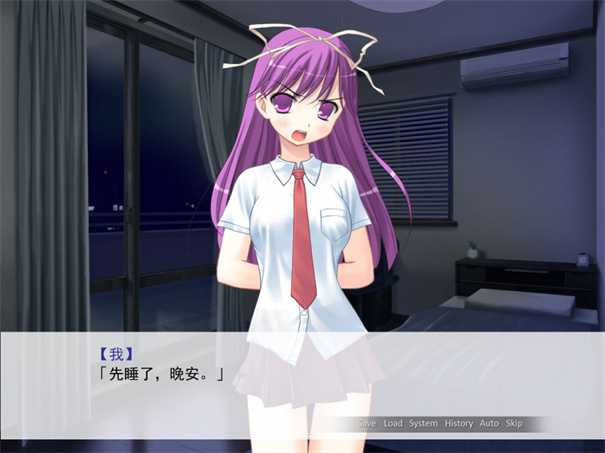605x453 pixels.
Task: Open the Load menu
Action: click(x=393, y=423)
